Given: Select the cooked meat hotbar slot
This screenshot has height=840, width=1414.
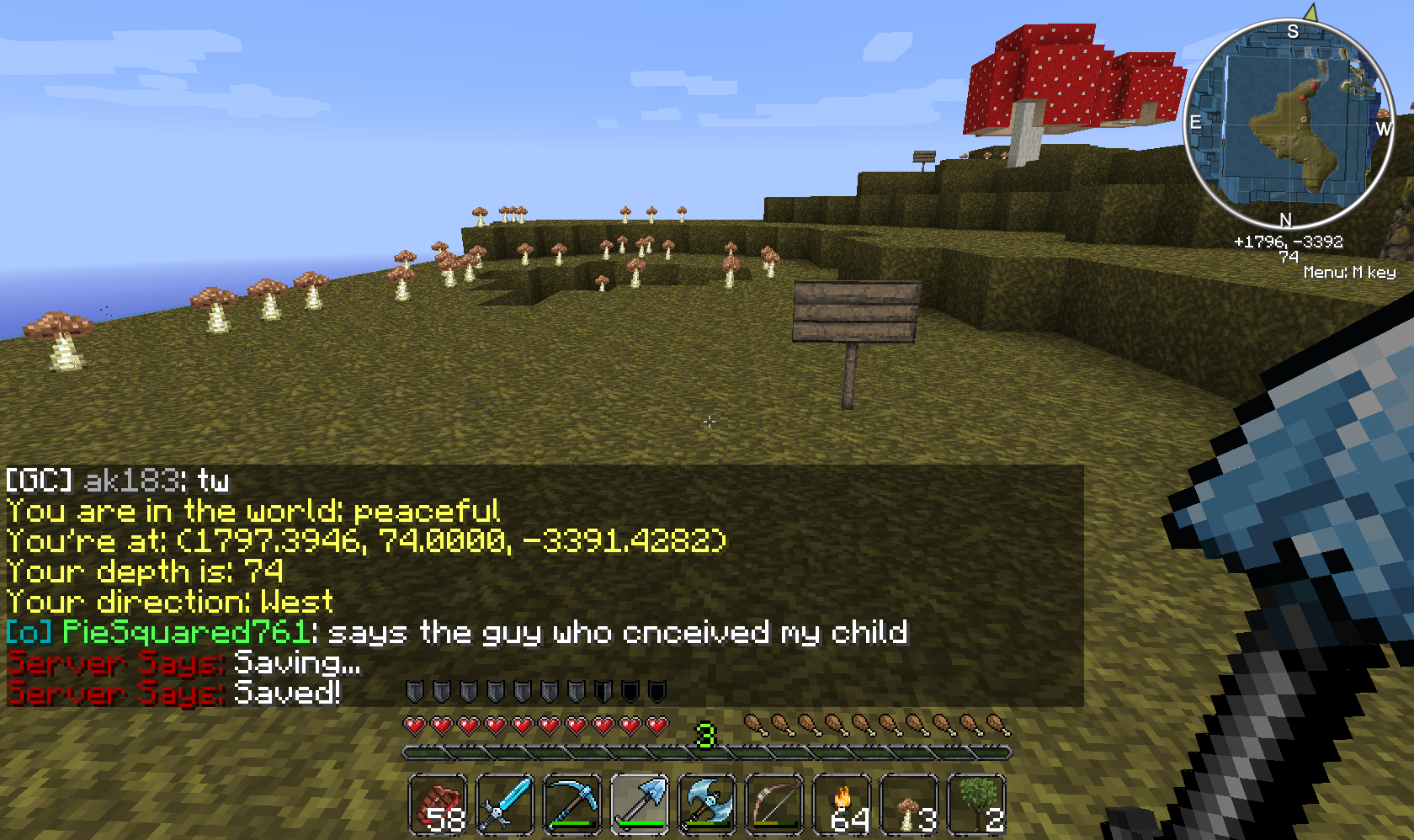Looking at the screenshot, I should click(438, 805).
